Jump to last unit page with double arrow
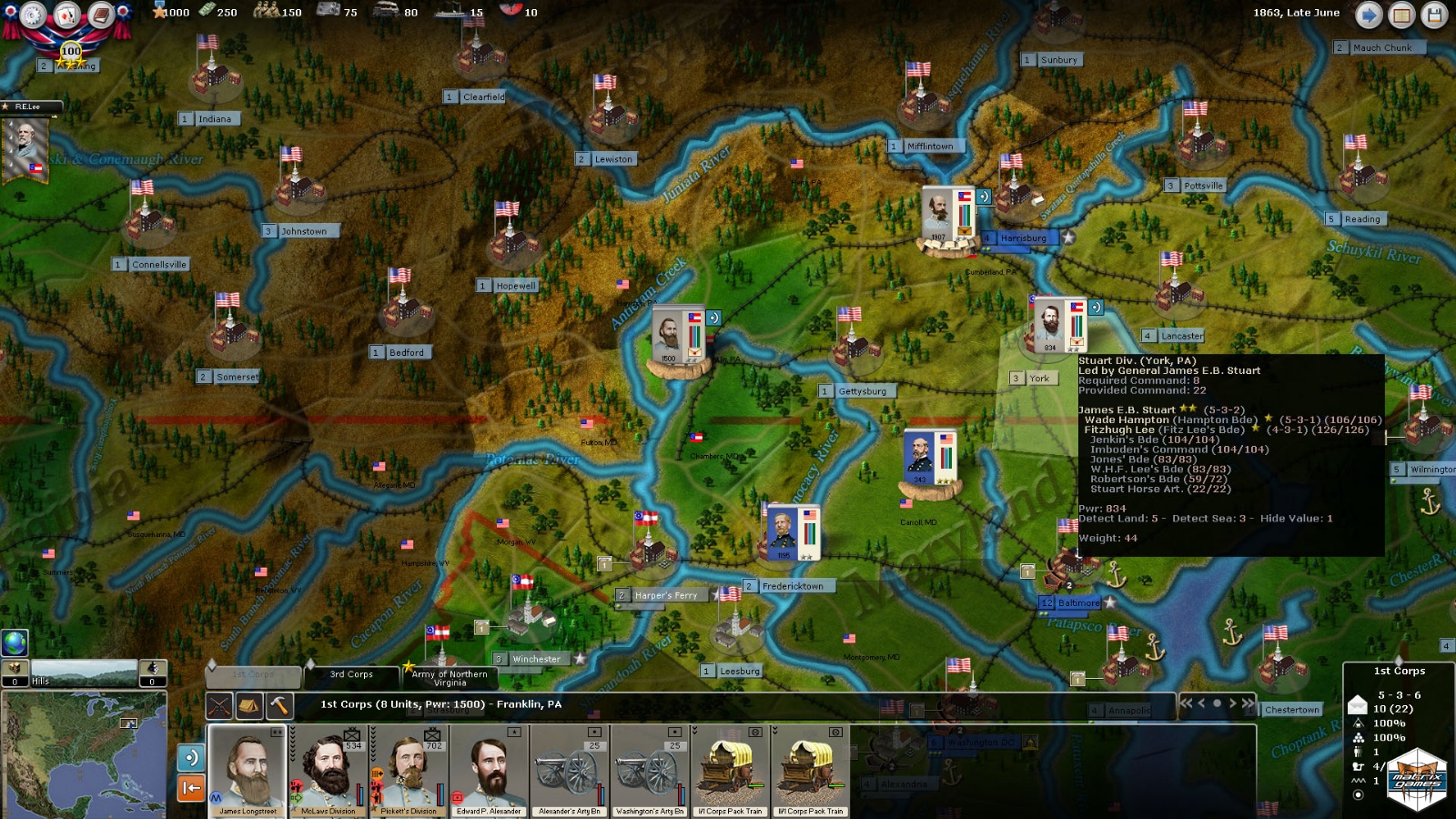 [1248, 703]
